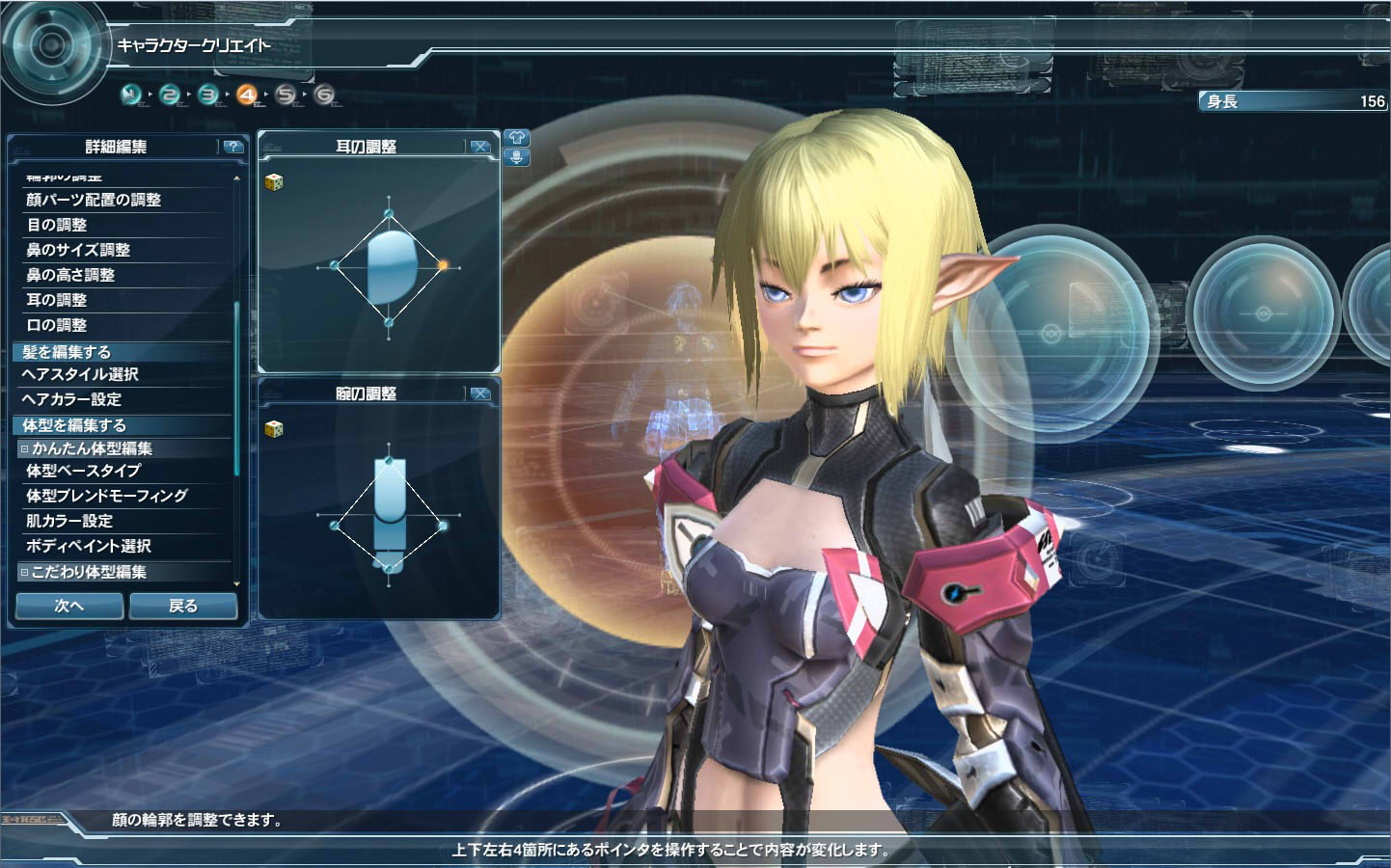Screen dimensions: 1391x868
Task: Click the 次へ button
Action: tap(69, 606)
